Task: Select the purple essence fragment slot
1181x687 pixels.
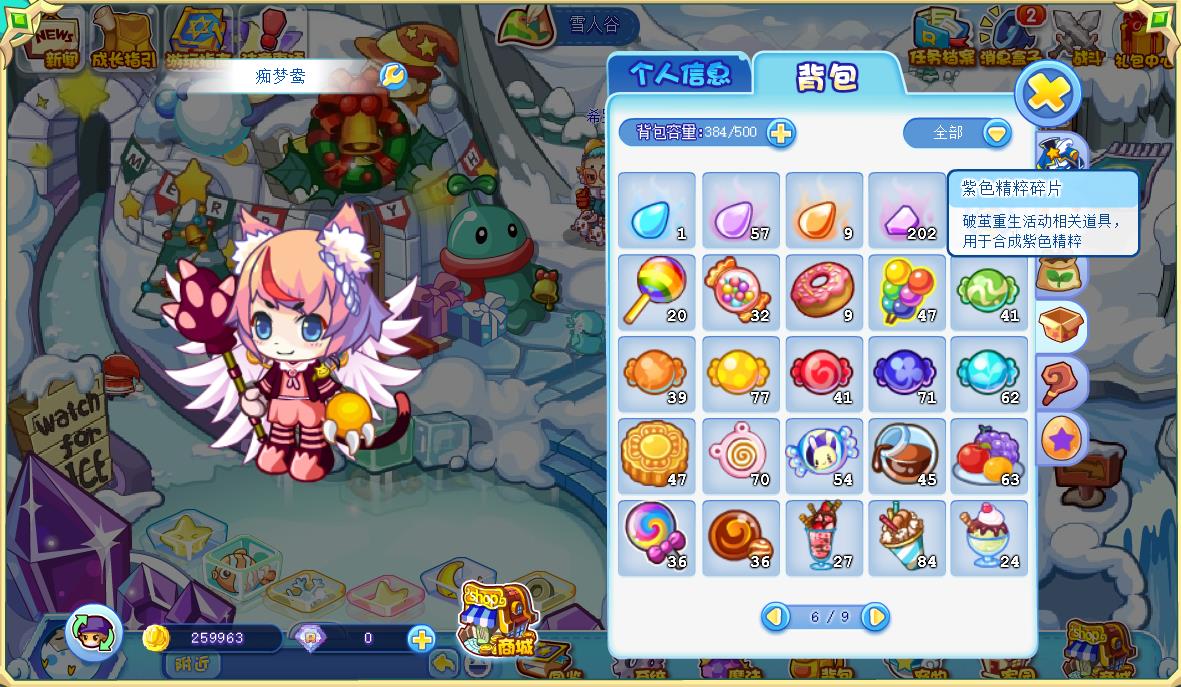Action: coord(906,209)
